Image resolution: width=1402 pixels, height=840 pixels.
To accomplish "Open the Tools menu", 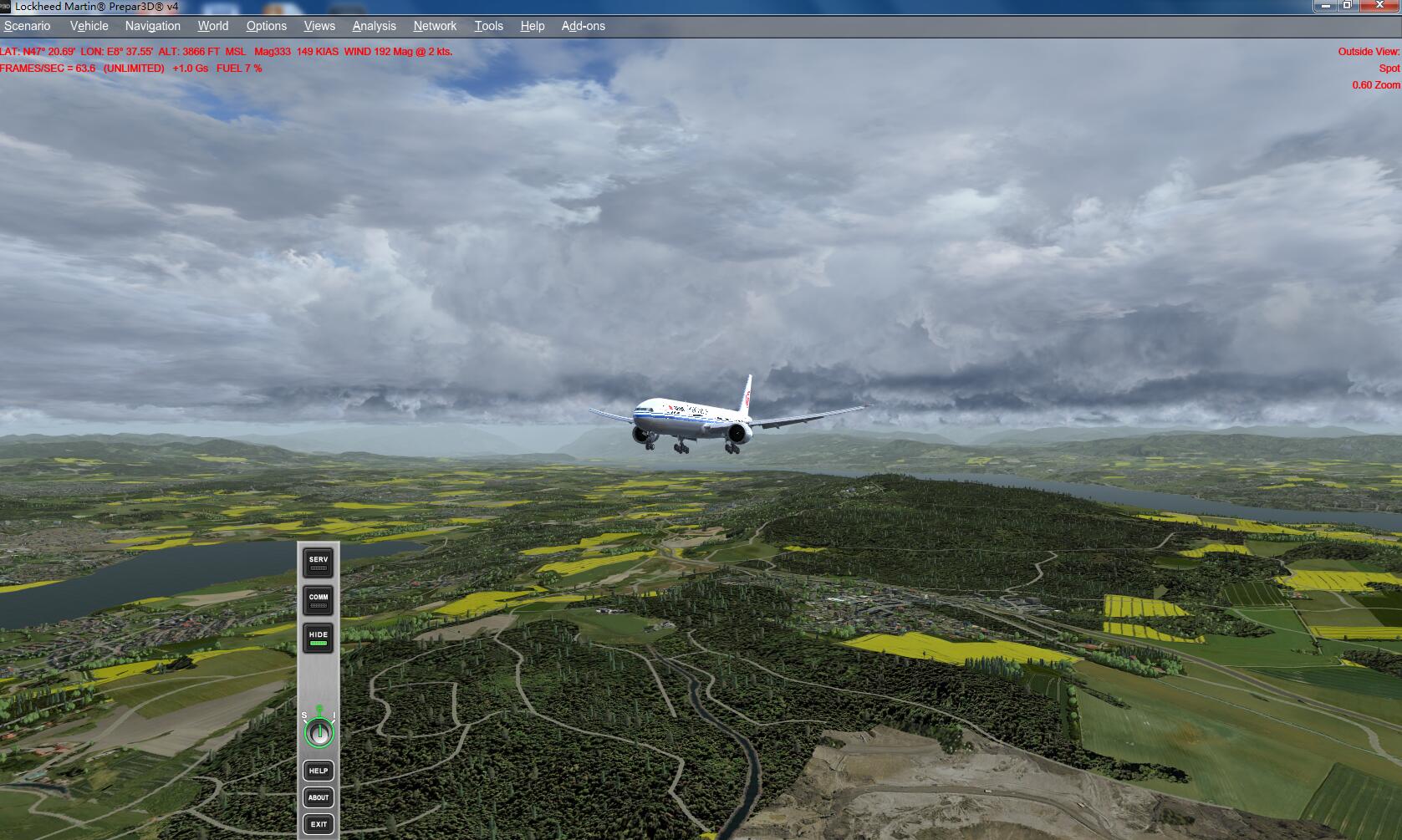I will tap(488, 26).
